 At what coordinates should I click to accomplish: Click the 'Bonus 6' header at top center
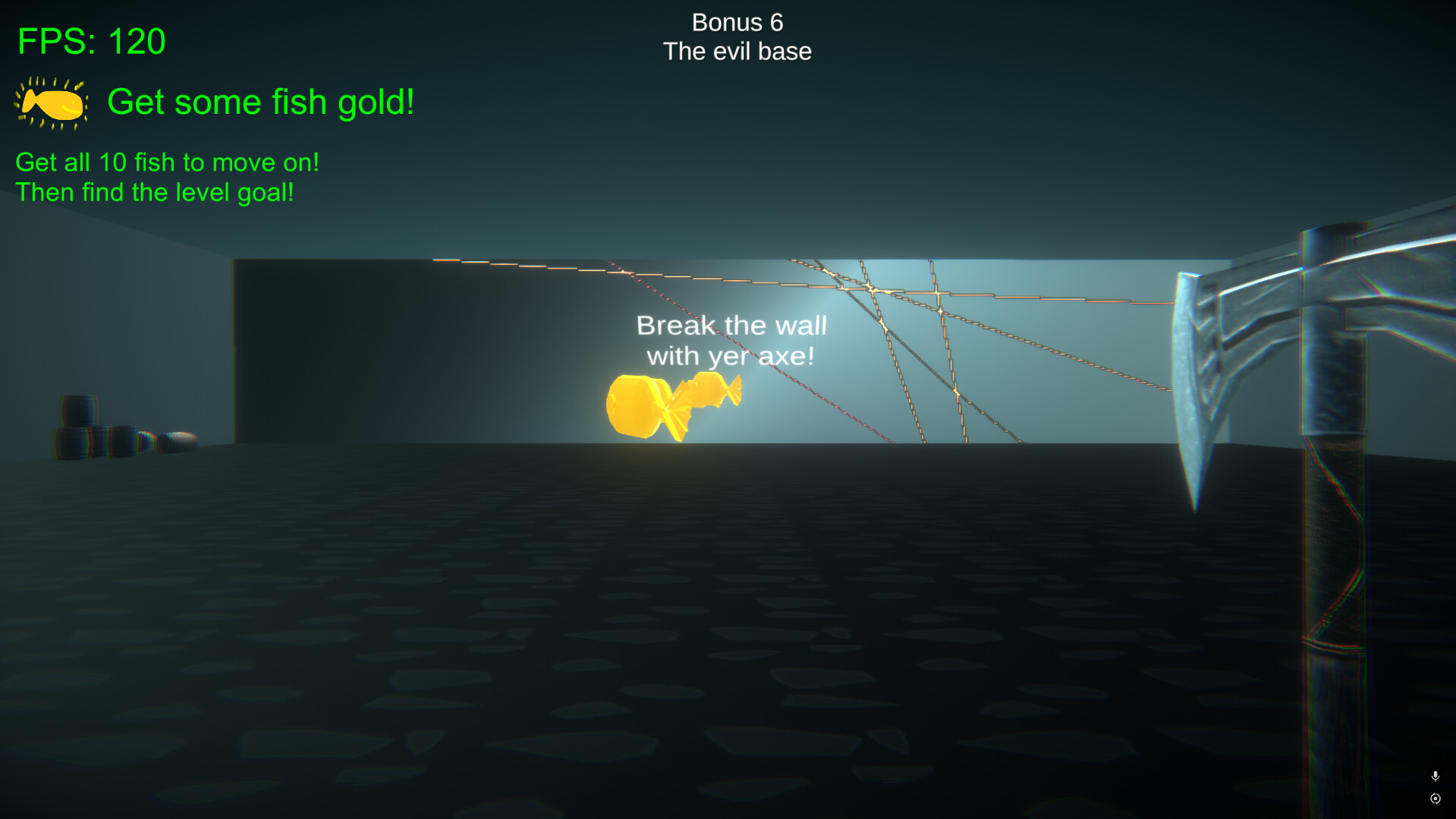[x=736, y=22]
